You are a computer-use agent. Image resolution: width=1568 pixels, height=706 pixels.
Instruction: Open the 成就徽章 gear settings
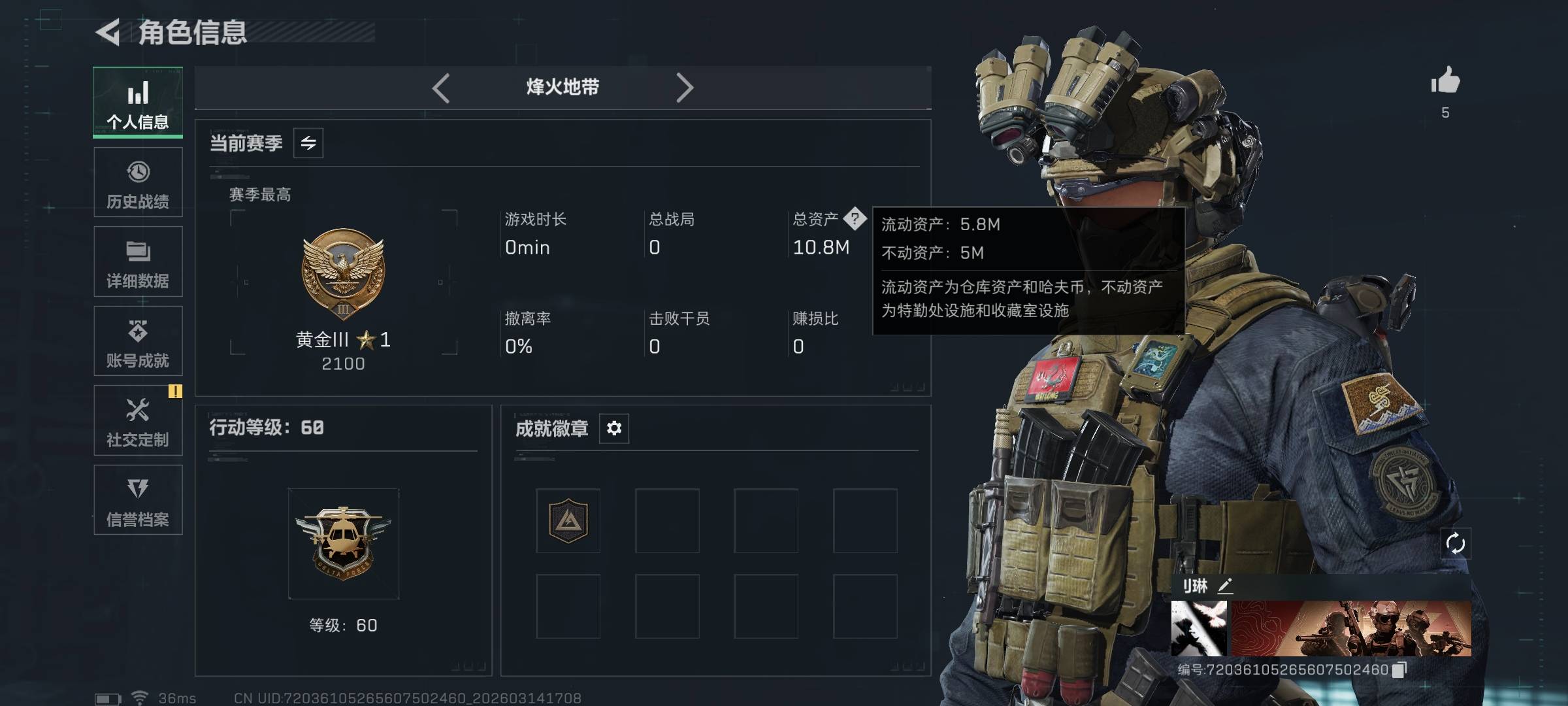[x=614, y=428]
